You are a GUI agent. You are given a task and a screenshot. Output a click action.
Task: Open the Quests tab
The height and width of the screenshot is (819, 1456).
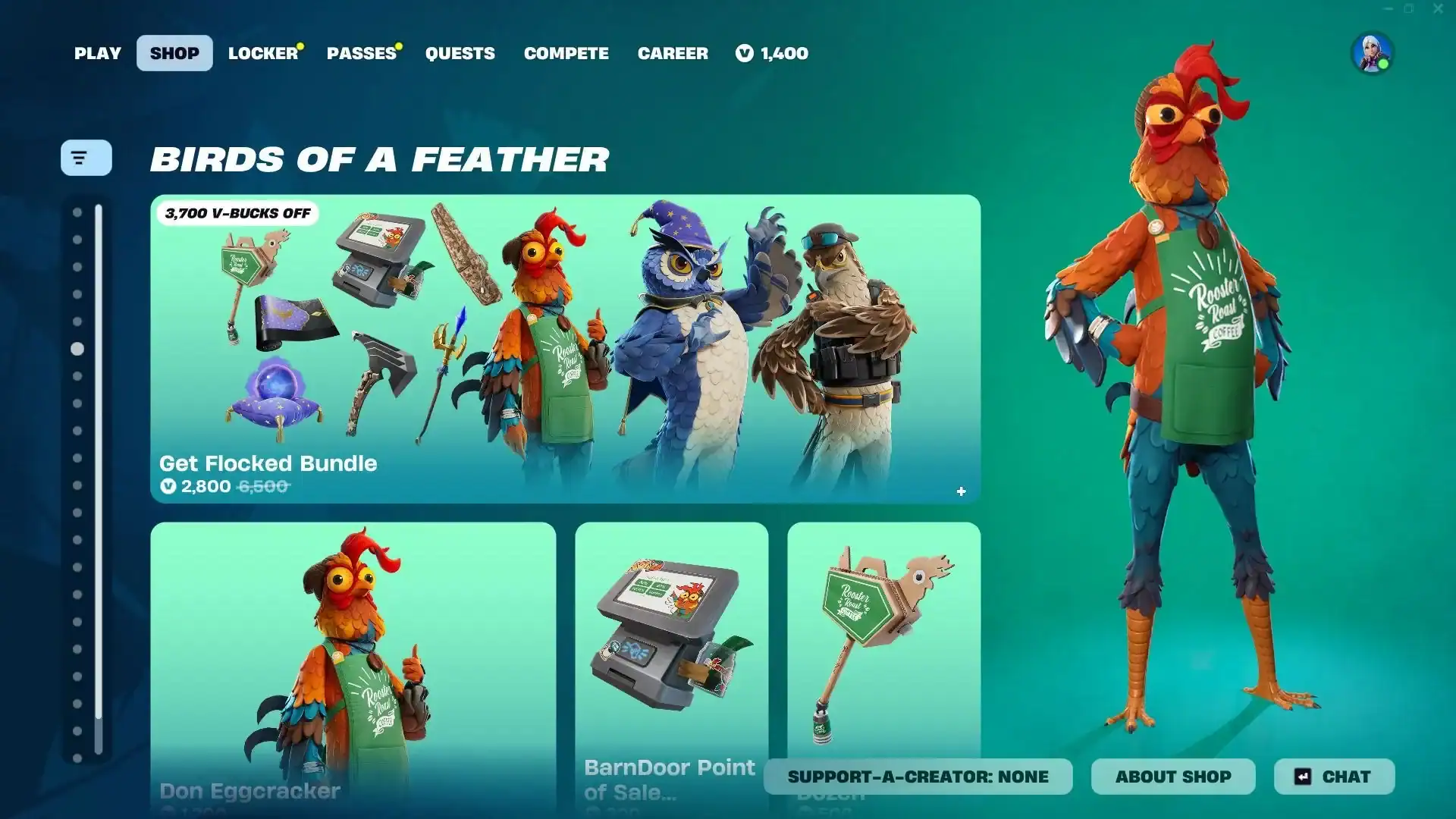[x=460, y=53]
